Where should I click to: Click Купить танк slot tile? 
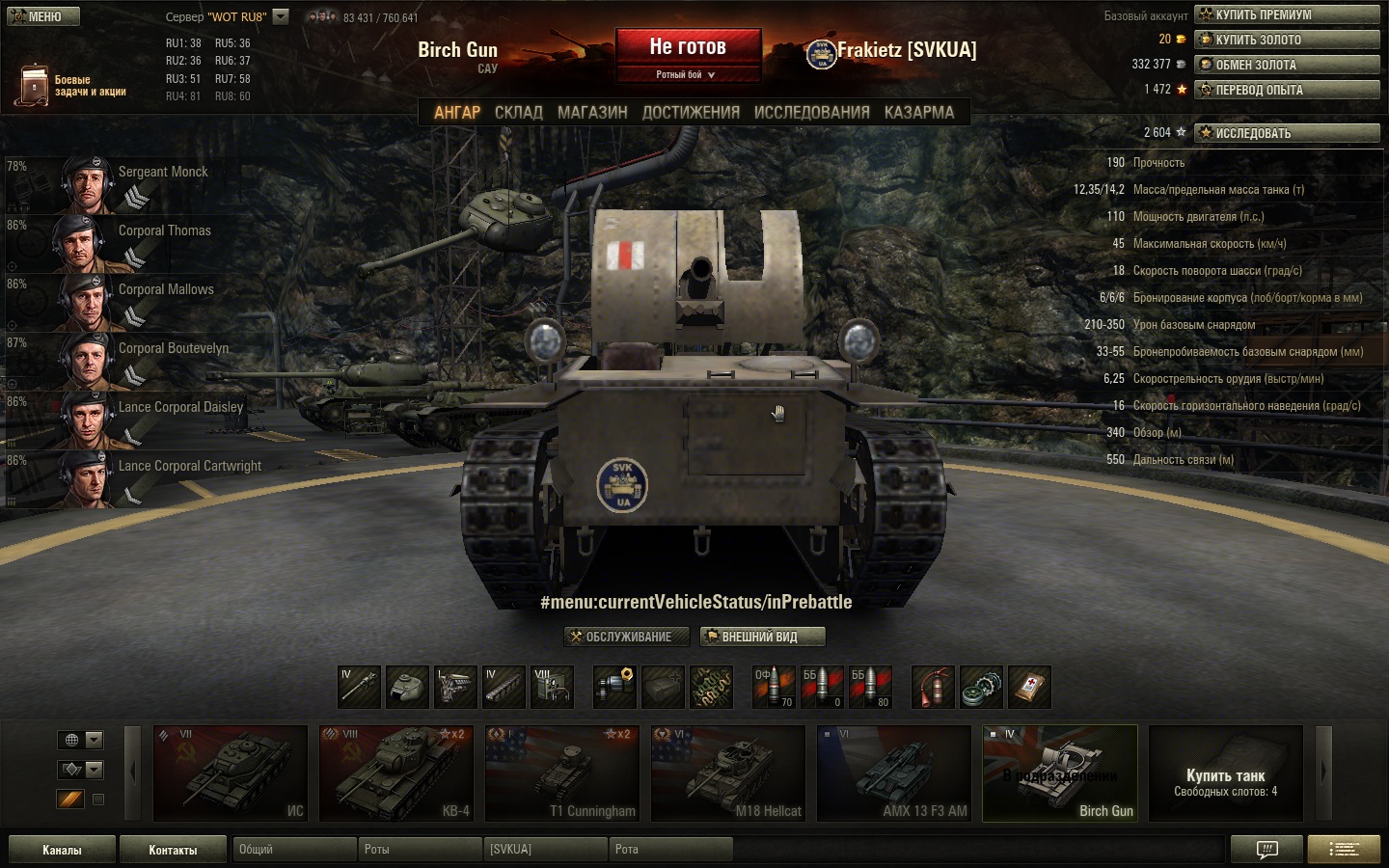pyautogui.click(x=1225, y=773)
